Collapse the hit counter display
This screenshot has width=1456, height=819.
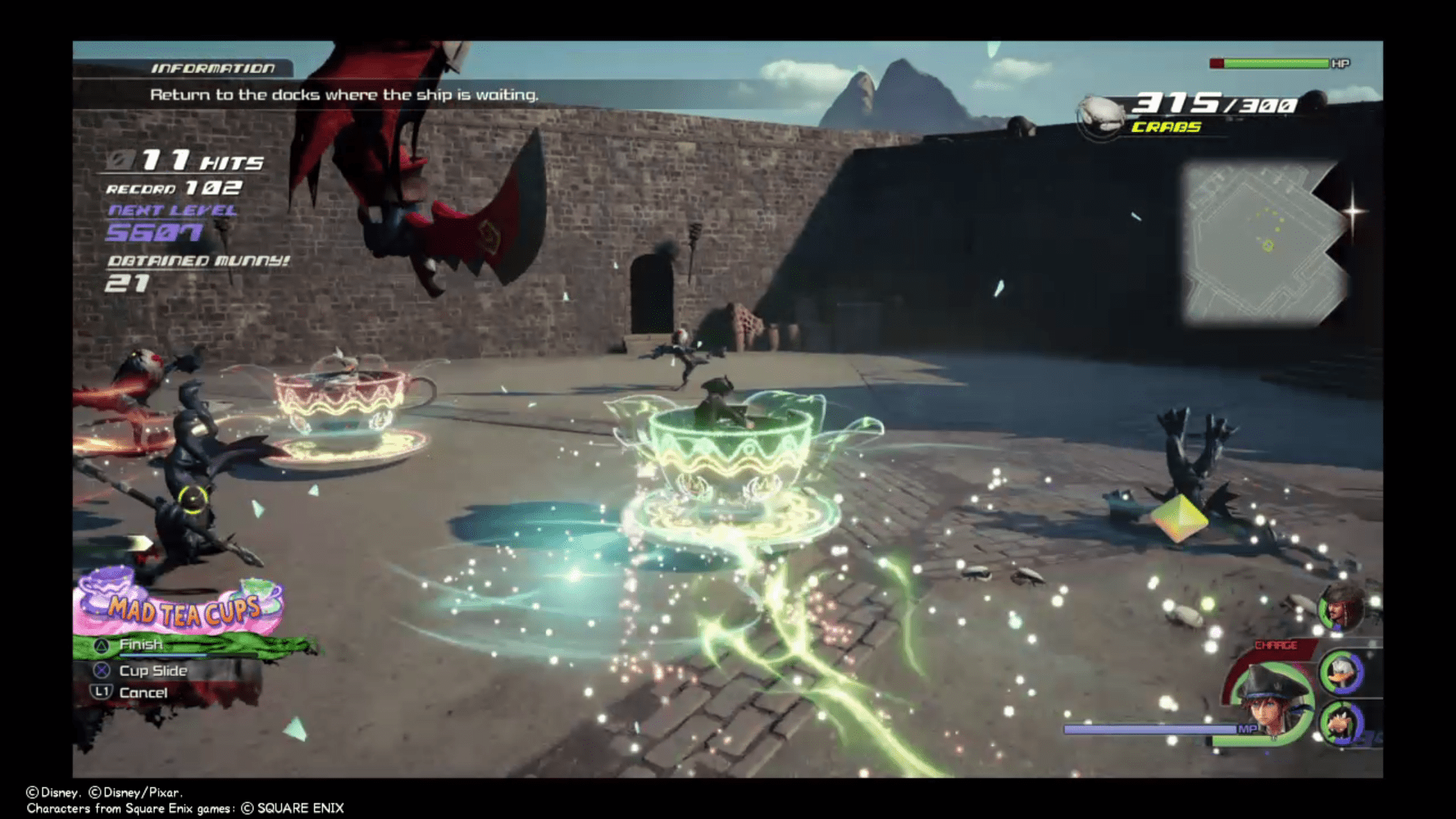pyautogui.click(x=182, y=159)
